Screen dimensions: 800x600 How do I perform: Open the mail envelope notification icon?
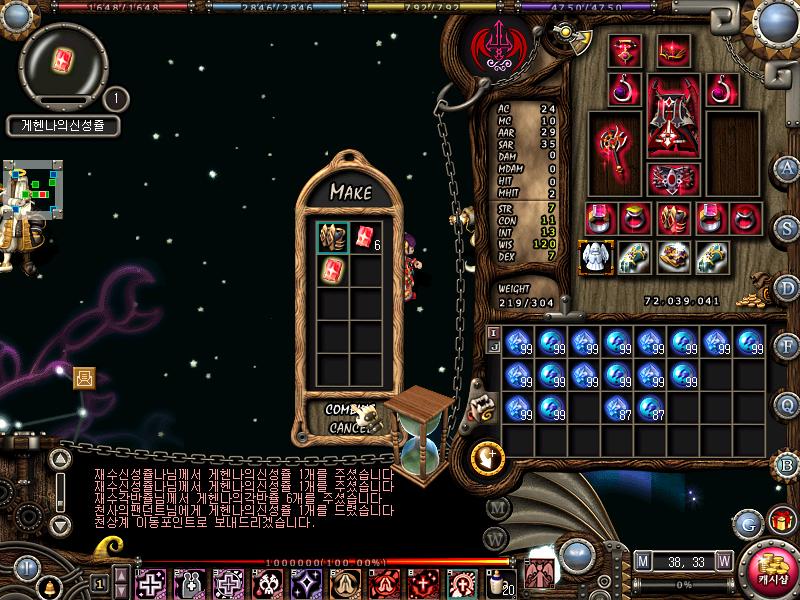point(84,377)
